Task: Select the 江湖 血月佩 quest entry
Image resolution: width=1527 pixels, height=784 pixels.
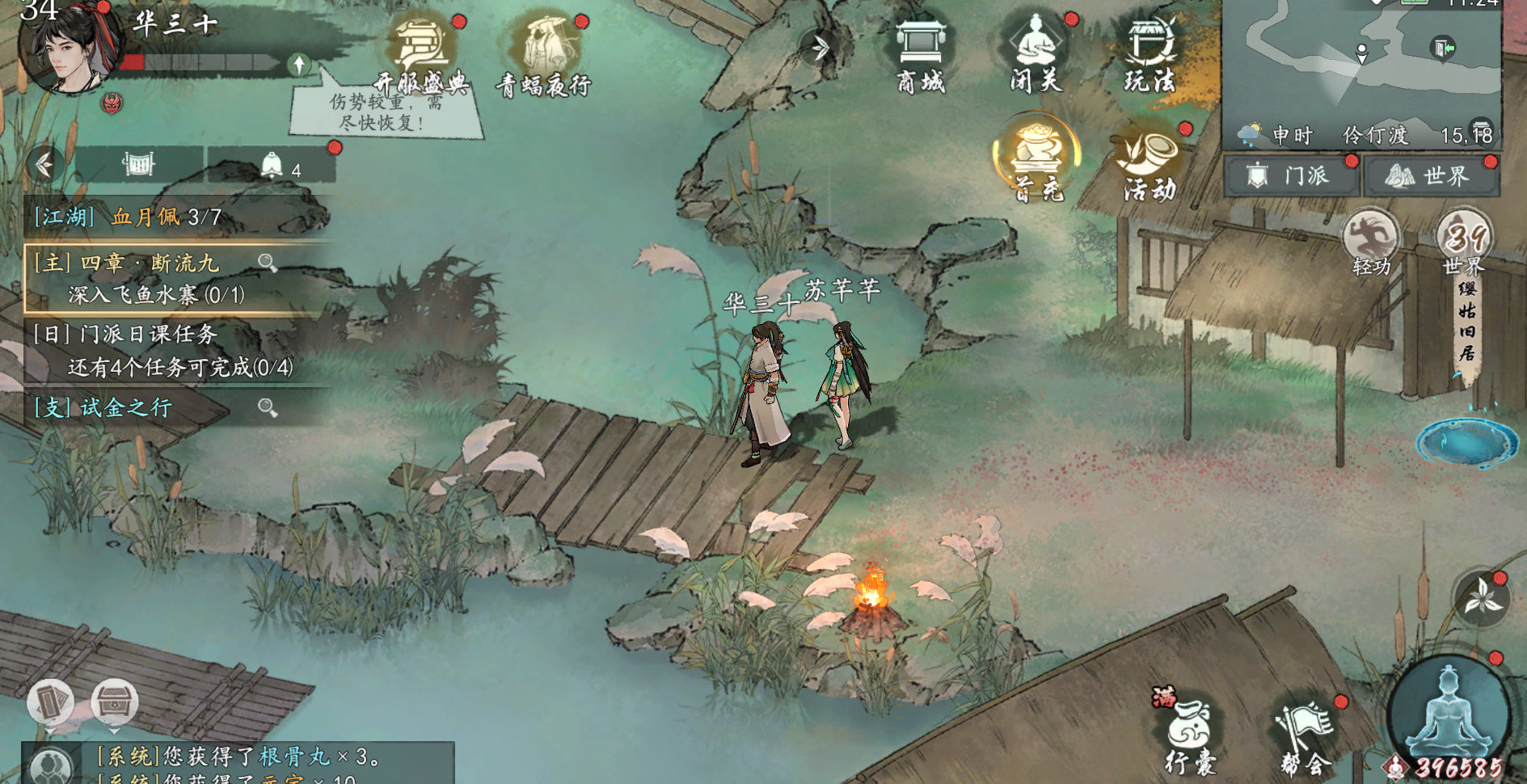Action: pos(129,217)
